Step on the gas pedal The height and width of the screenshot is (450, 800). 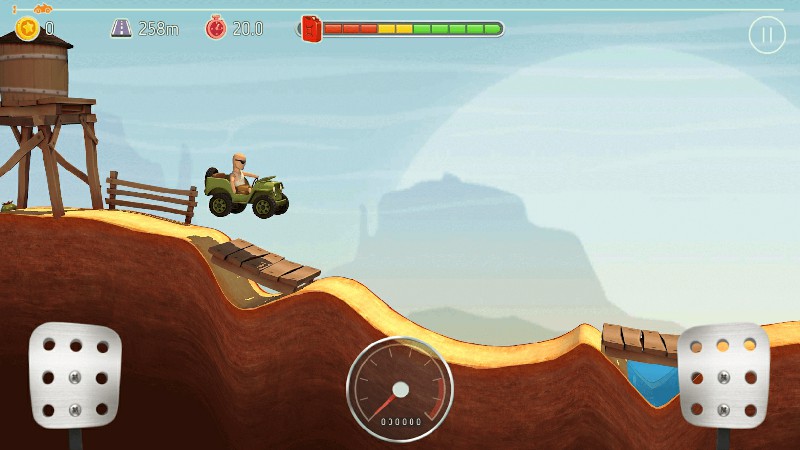(723, 376)
